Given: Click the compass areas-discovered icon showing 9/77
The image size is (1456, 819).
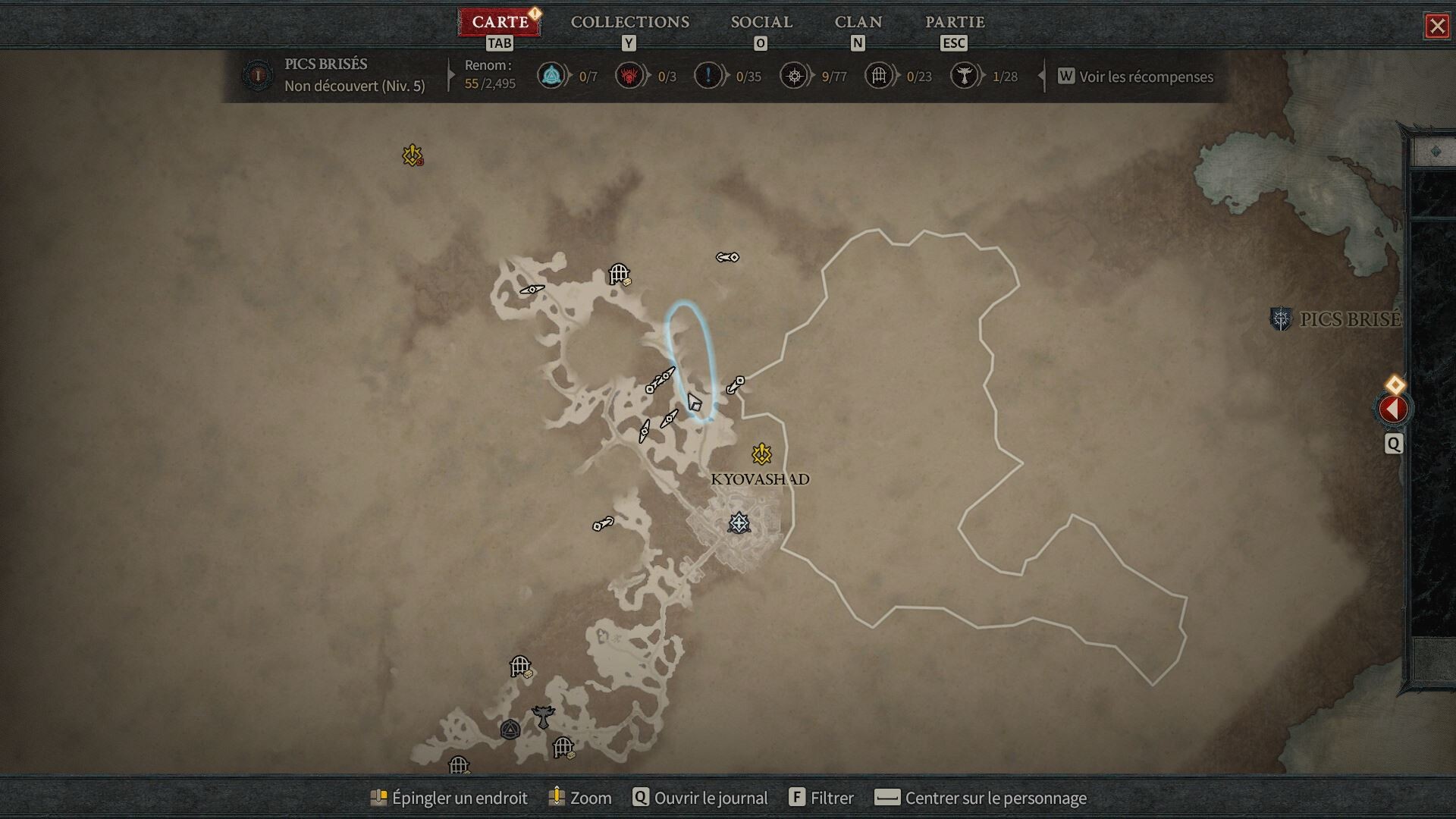Looking at the screenshot, I should (x=794, y=75).
